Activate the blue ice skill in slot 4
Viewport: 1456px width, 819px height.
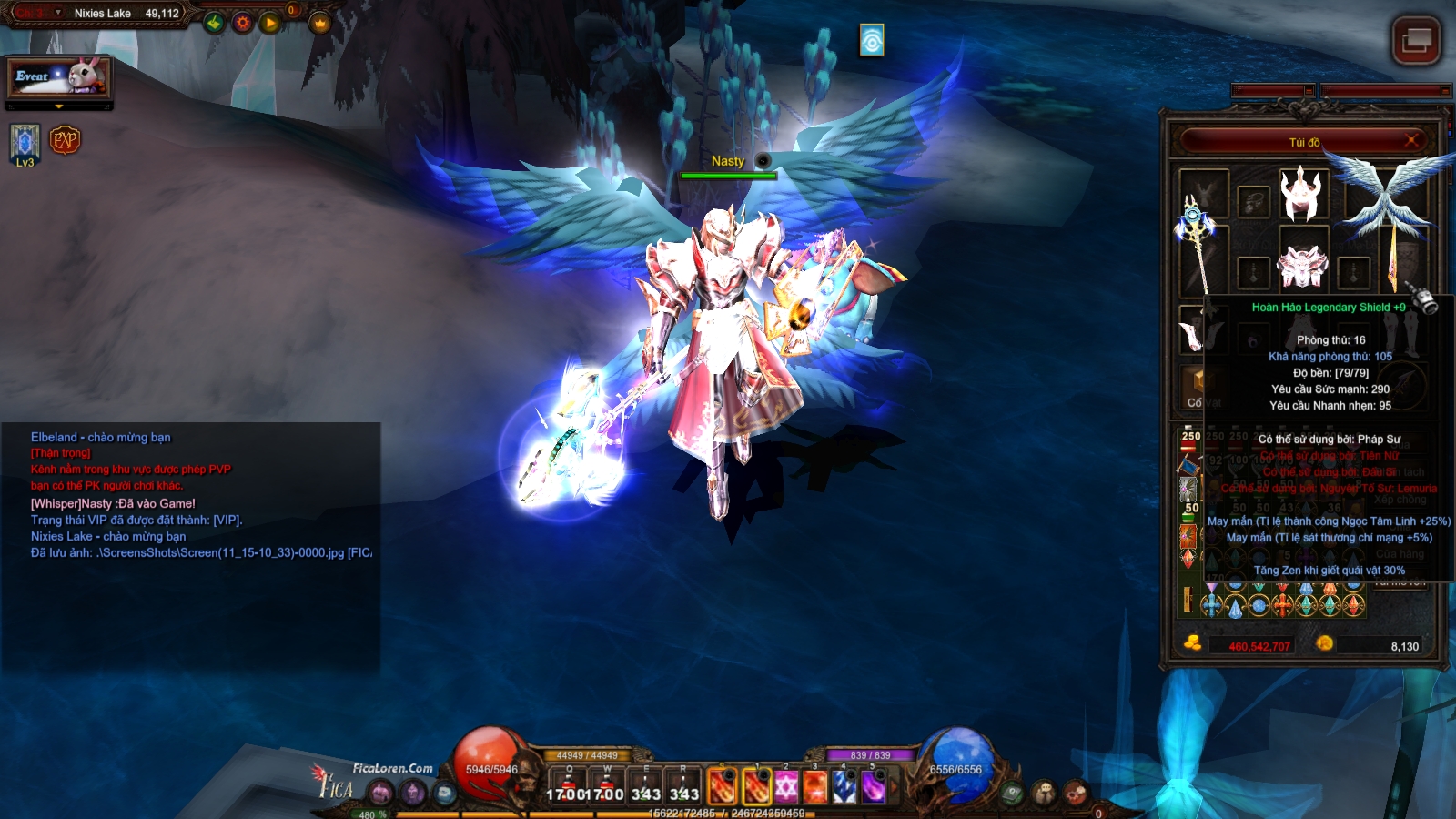(x=844, y=787)
